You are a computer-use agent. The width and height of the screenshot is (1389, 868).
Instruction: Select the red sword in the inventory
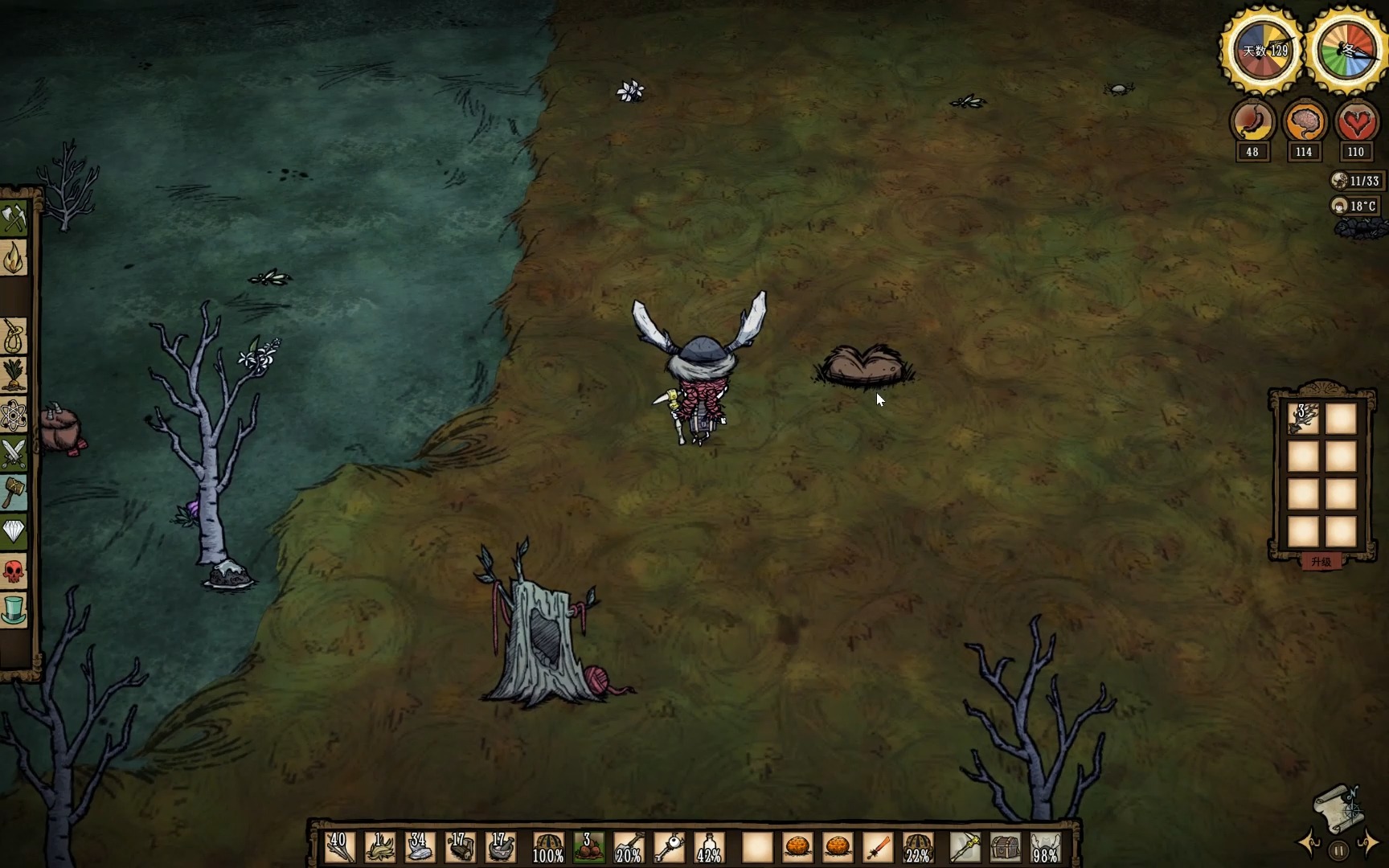coord(878,848)
